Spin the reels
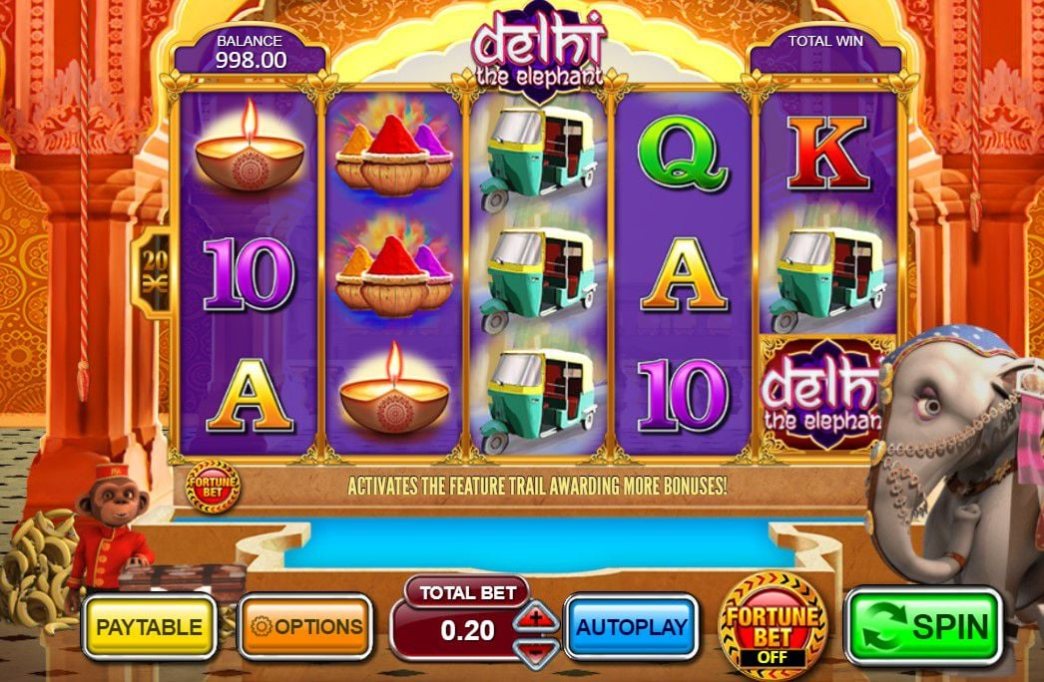1044x682 pixels. point(924,627)
